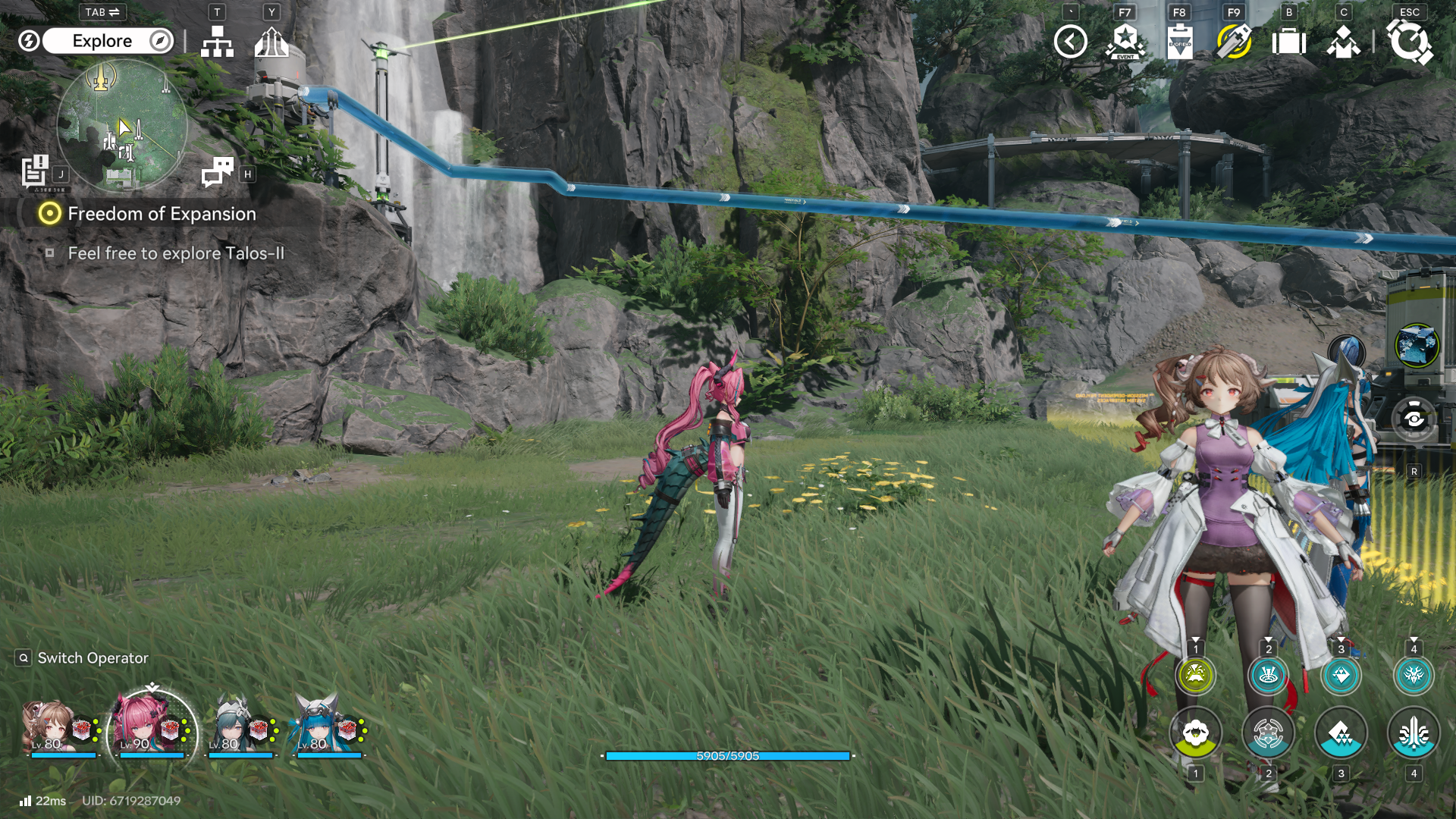Select the Freedom of Expansion quest tracker
Viewport: 1456px width, 819px height.
(162, 214)
